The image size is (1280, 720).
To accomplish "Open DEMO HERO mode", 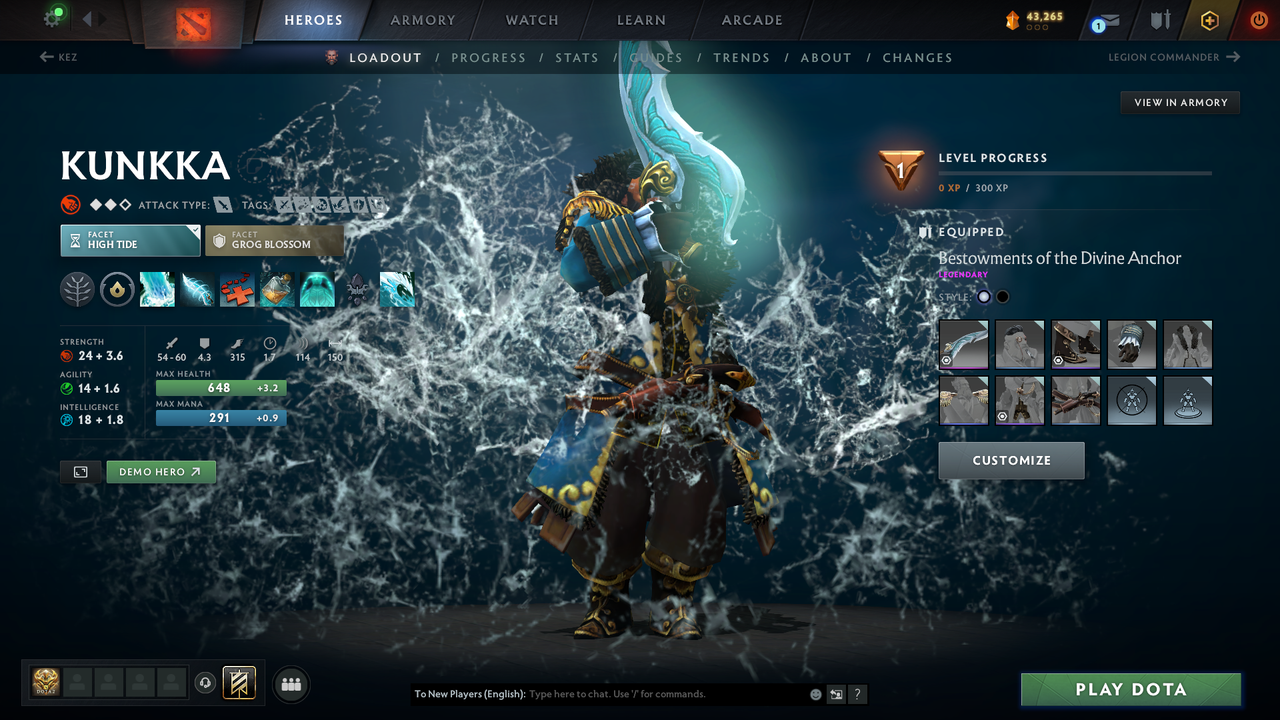I will (160, 471).
